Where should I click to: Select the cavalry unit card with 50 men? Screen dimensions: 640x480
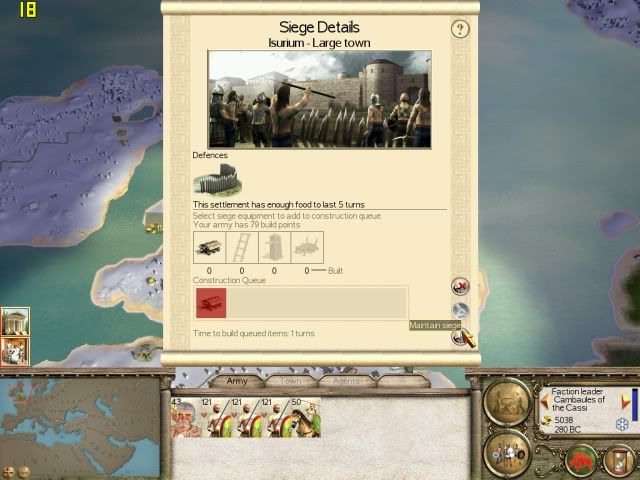click(x=305, y=418)
